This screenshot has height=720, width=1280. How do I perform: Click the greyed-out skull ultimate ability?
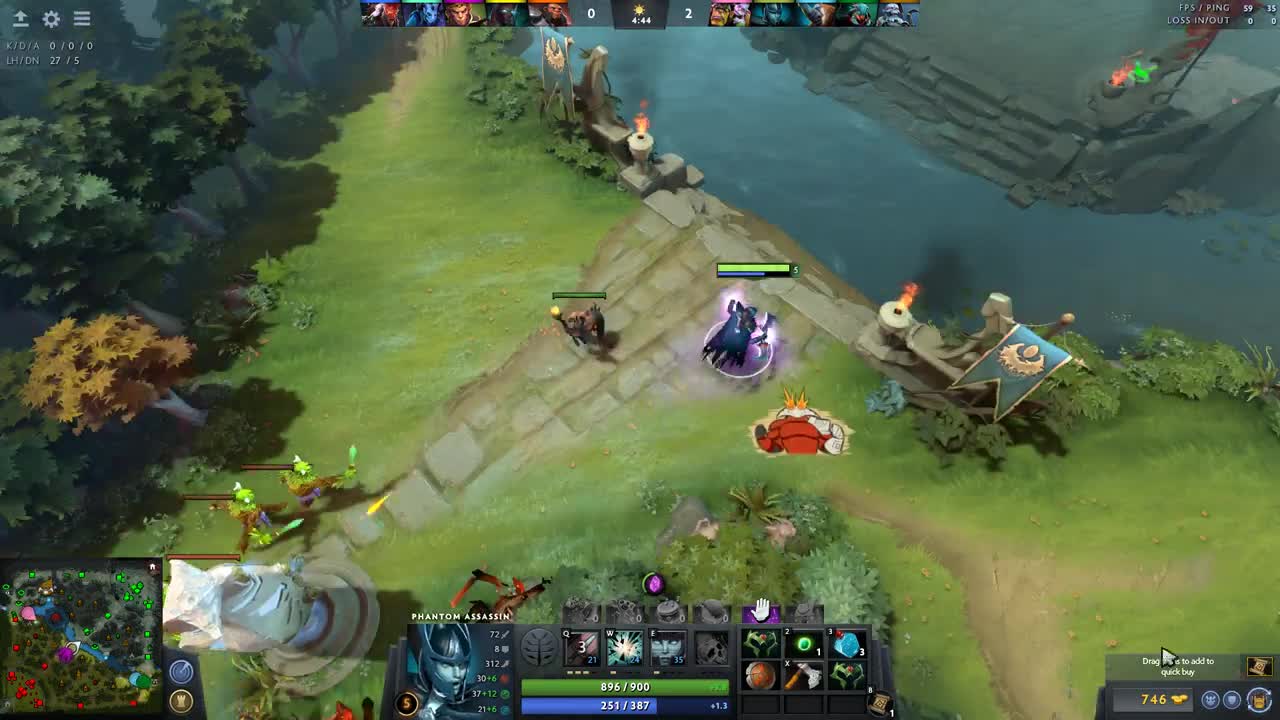click(x=711, y=648)
